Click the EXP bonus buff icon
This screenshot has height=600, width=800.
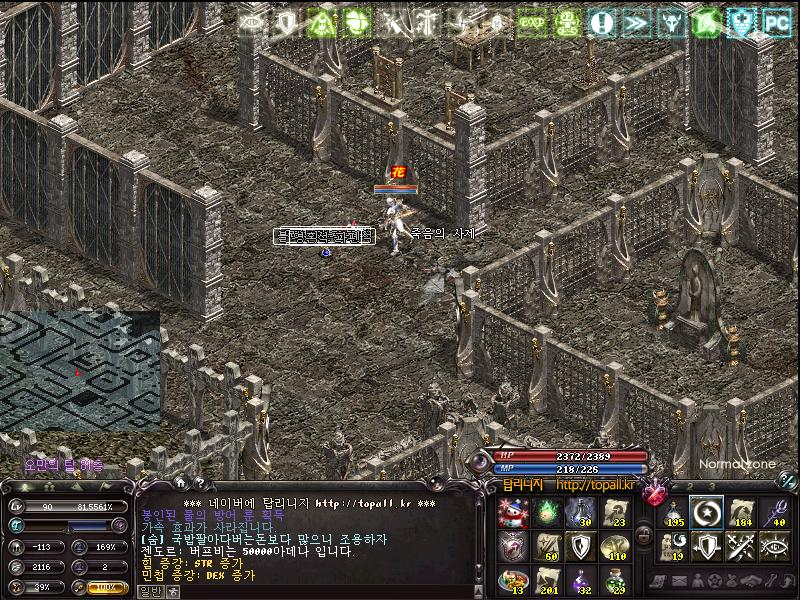[532, 22]
